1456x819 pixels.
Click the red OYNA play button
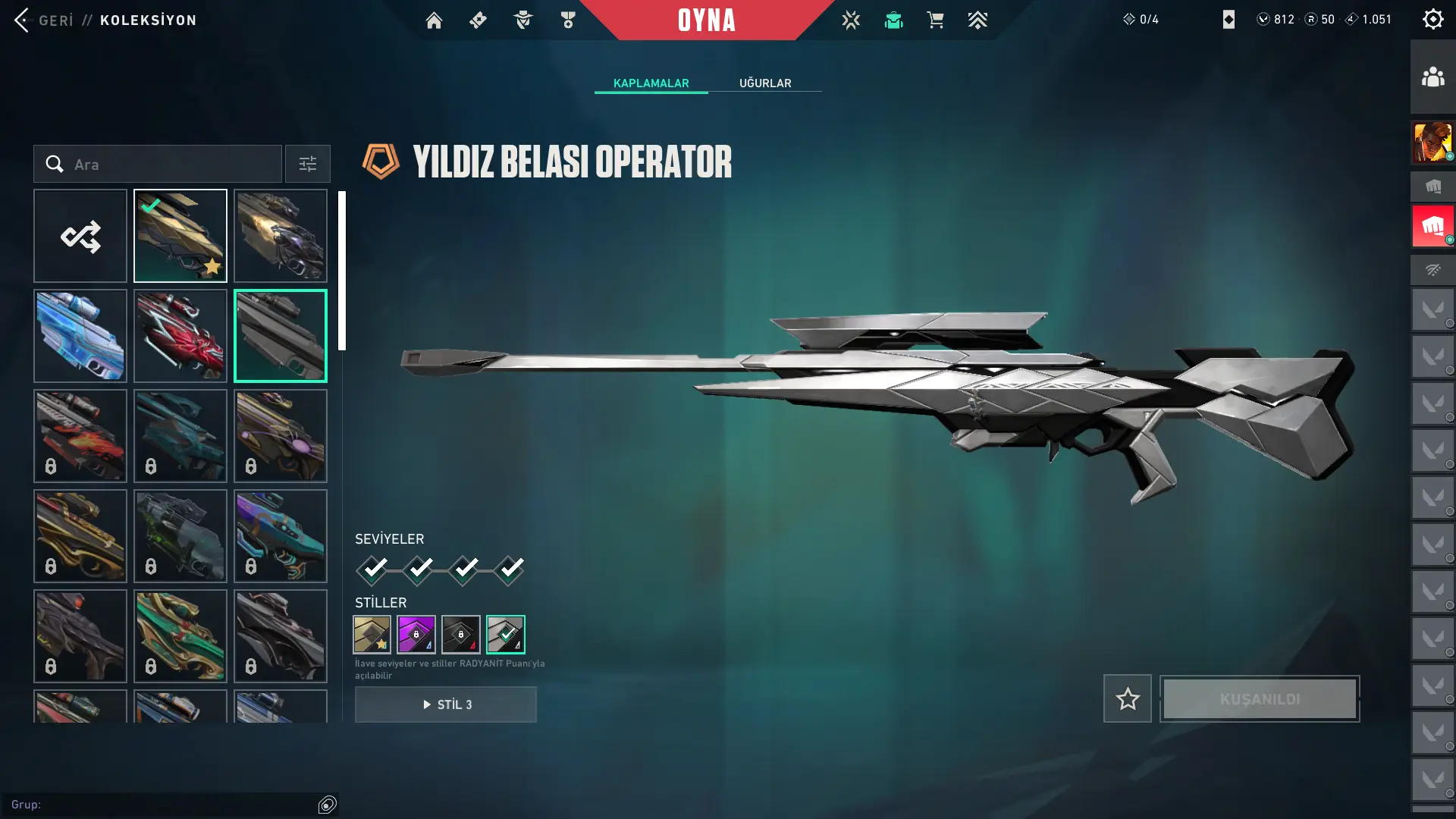coord(706,20)
